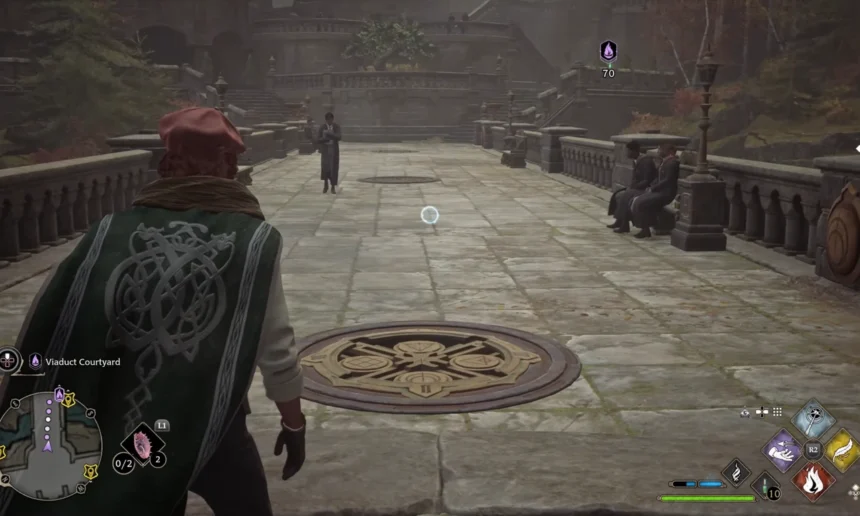Screen dimensions: 860x516
Task: Select the Viaduct Courtyard location label
Action: (x=80, y=361)
